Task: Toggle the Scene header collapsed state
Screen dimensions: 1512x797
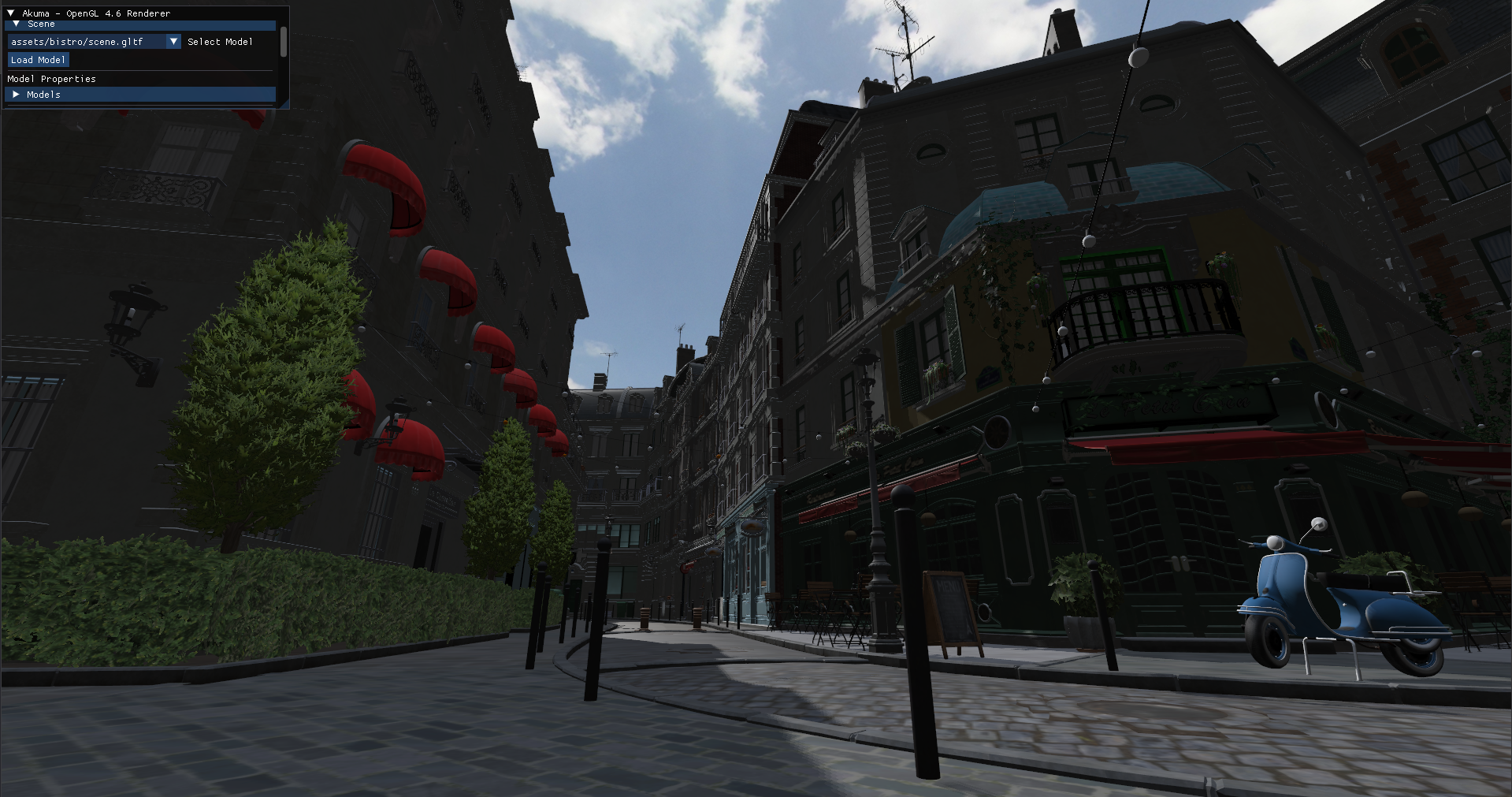Action: 41,24
